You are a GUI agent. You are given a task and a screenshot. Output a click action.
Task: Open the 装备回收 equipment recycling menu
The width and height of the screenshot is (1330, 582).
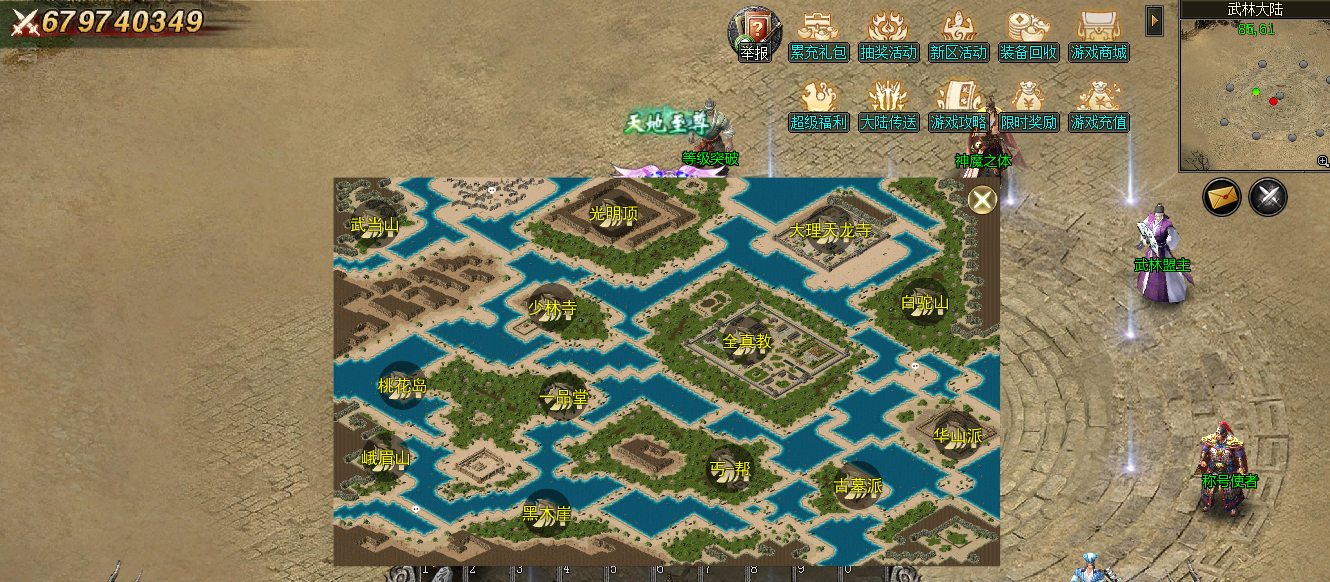tap(1029, 36)
